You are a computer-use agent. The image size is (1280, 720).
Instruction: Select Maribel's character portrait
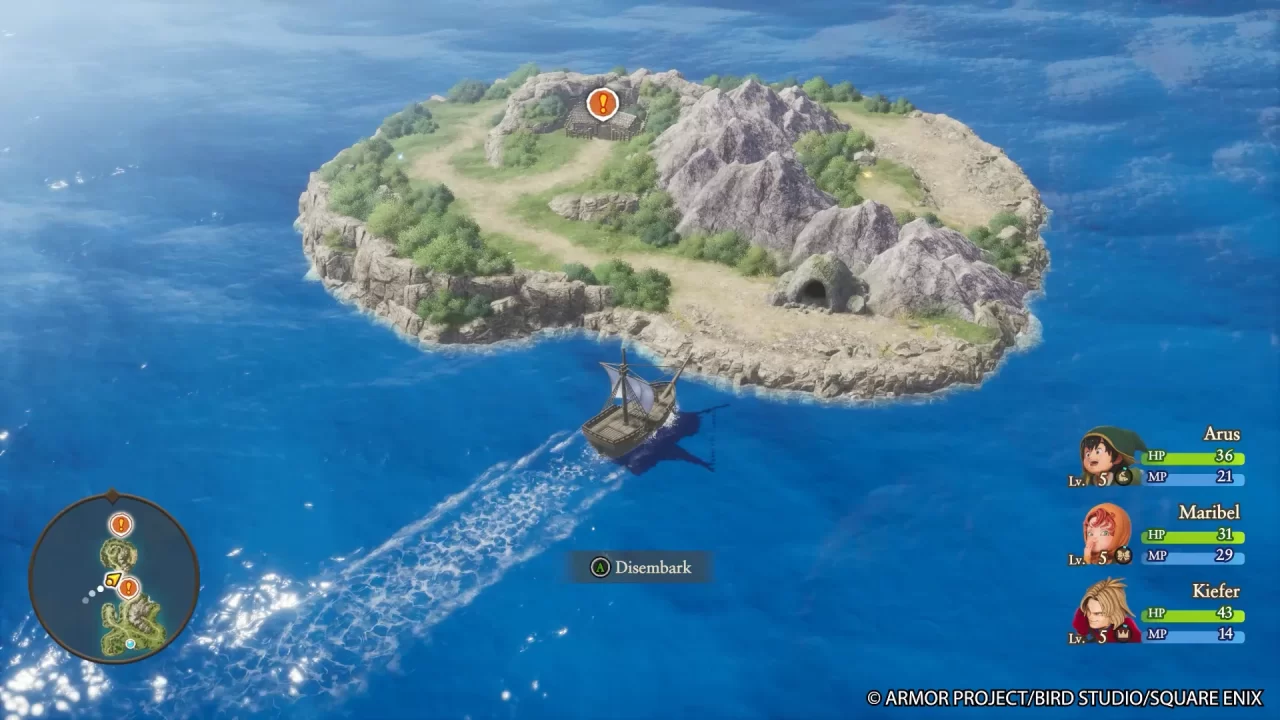point(1102,531)
